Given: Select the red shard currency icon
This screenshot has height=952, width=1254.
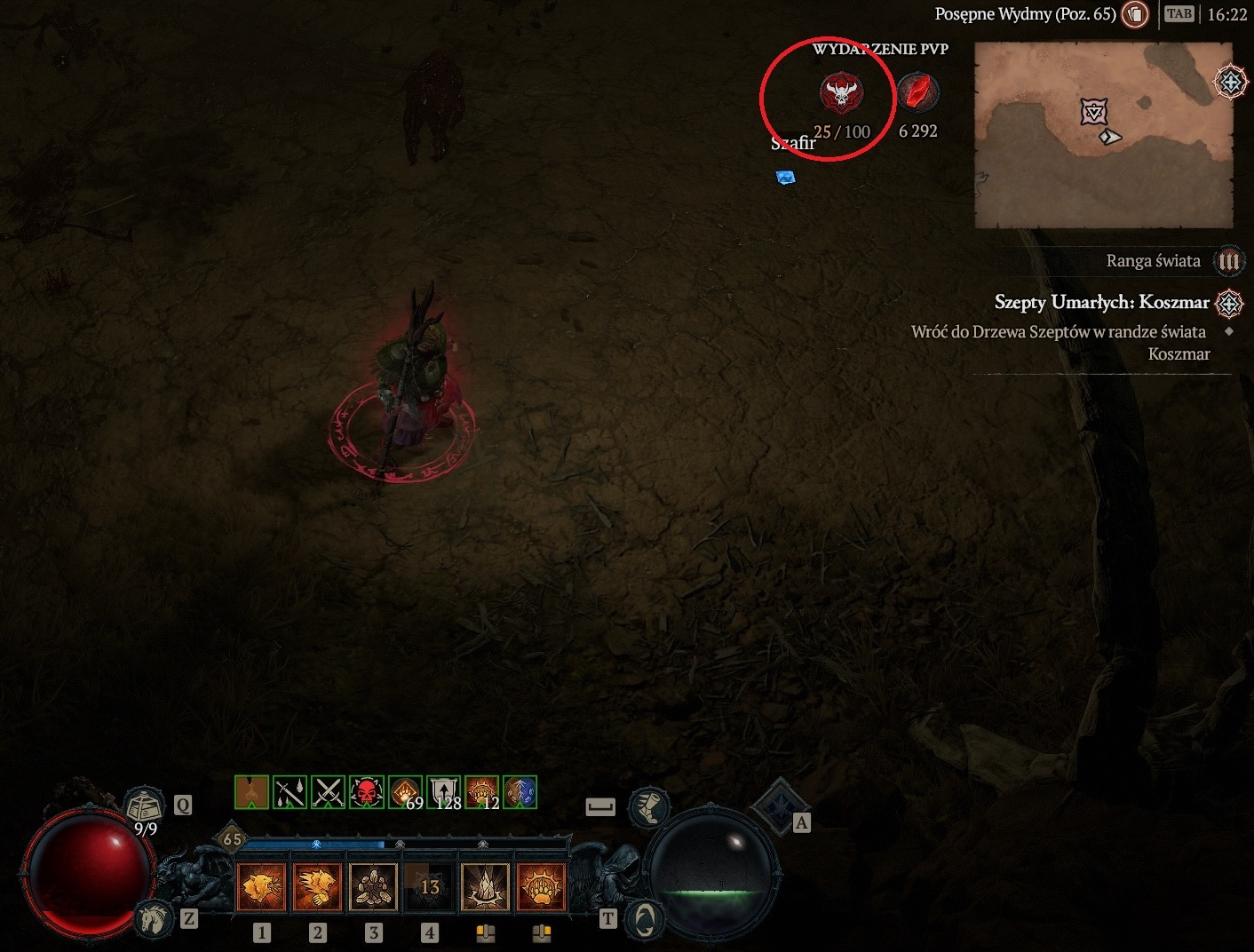Looking at the screenshot, I should (x=917, y=91).
